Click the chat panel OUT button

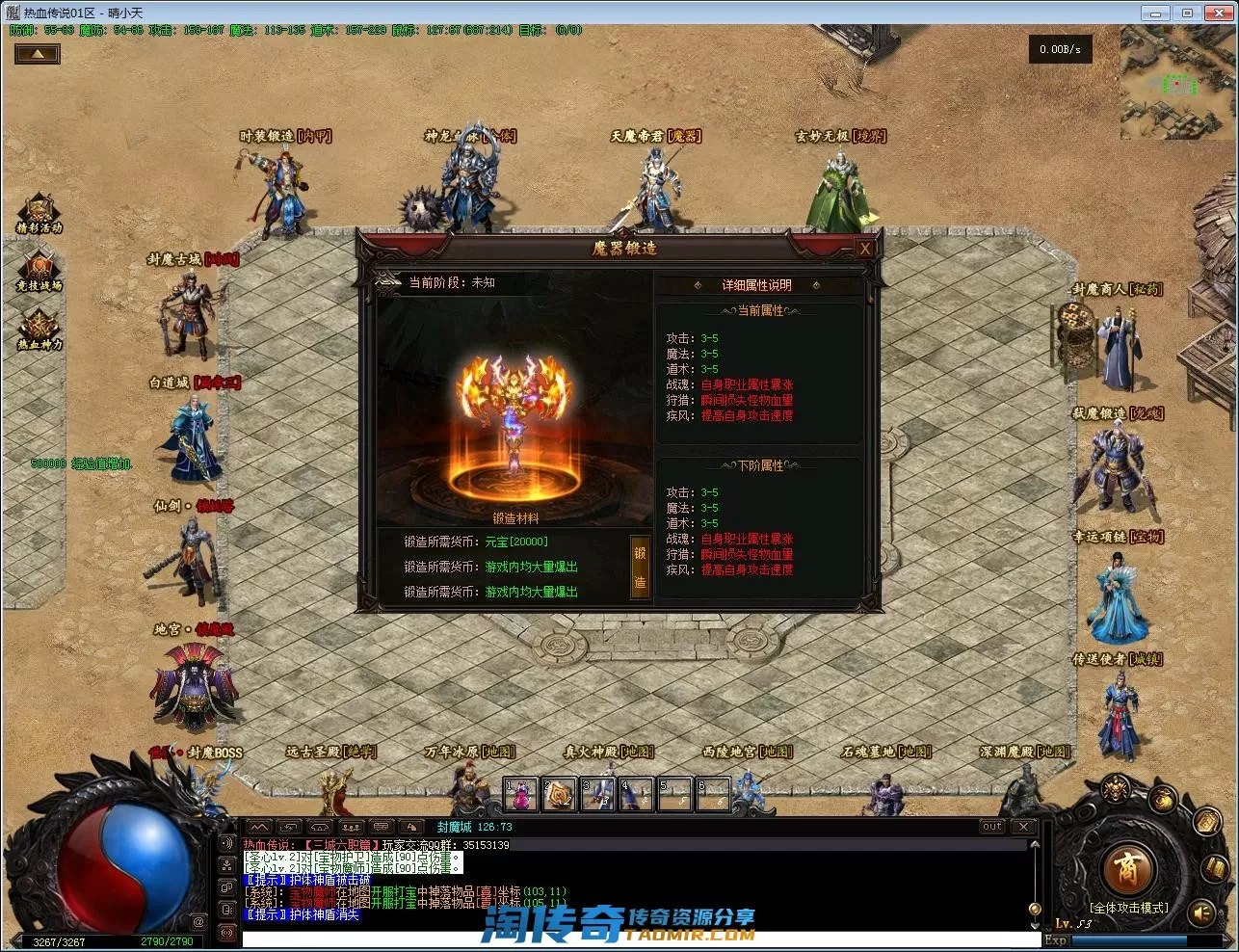(x=992, y=827)
